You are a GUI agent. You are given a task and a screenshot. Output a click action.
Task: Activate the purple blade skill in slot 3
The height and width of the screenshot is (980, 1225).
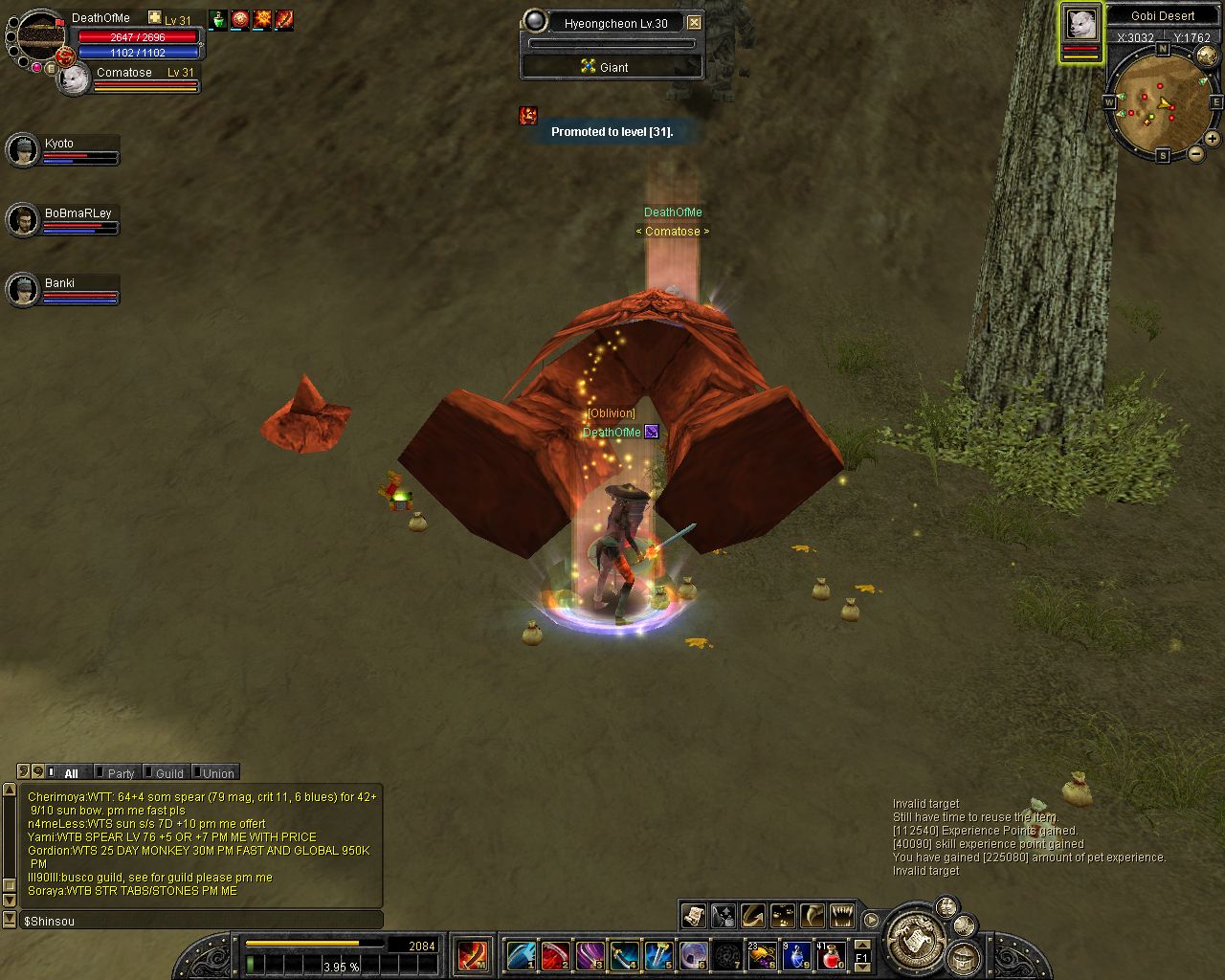[590, 955]
